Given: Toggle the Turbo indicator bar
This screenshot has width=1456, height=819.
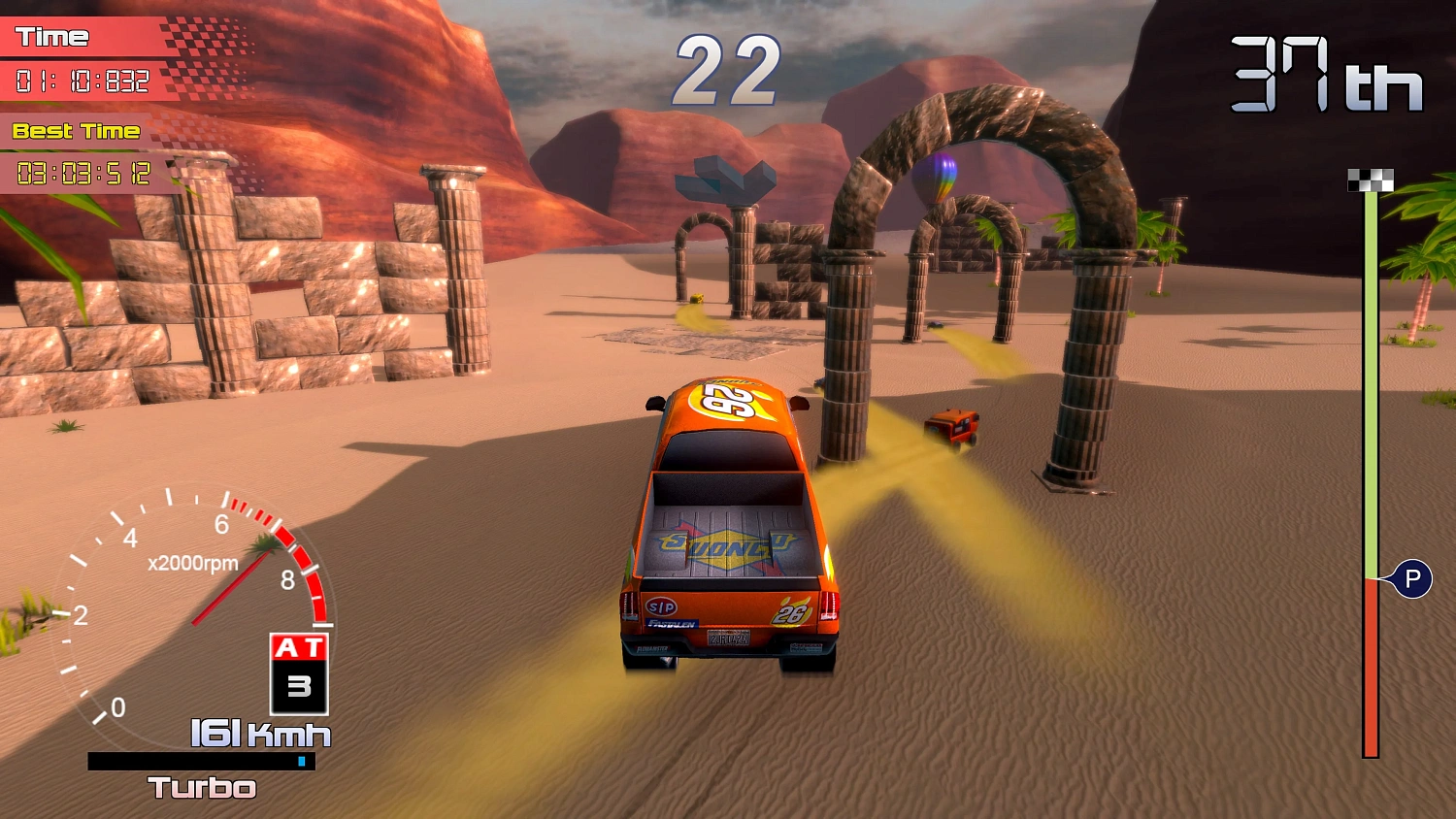Looking at the screenshot, I should point(199,763).
